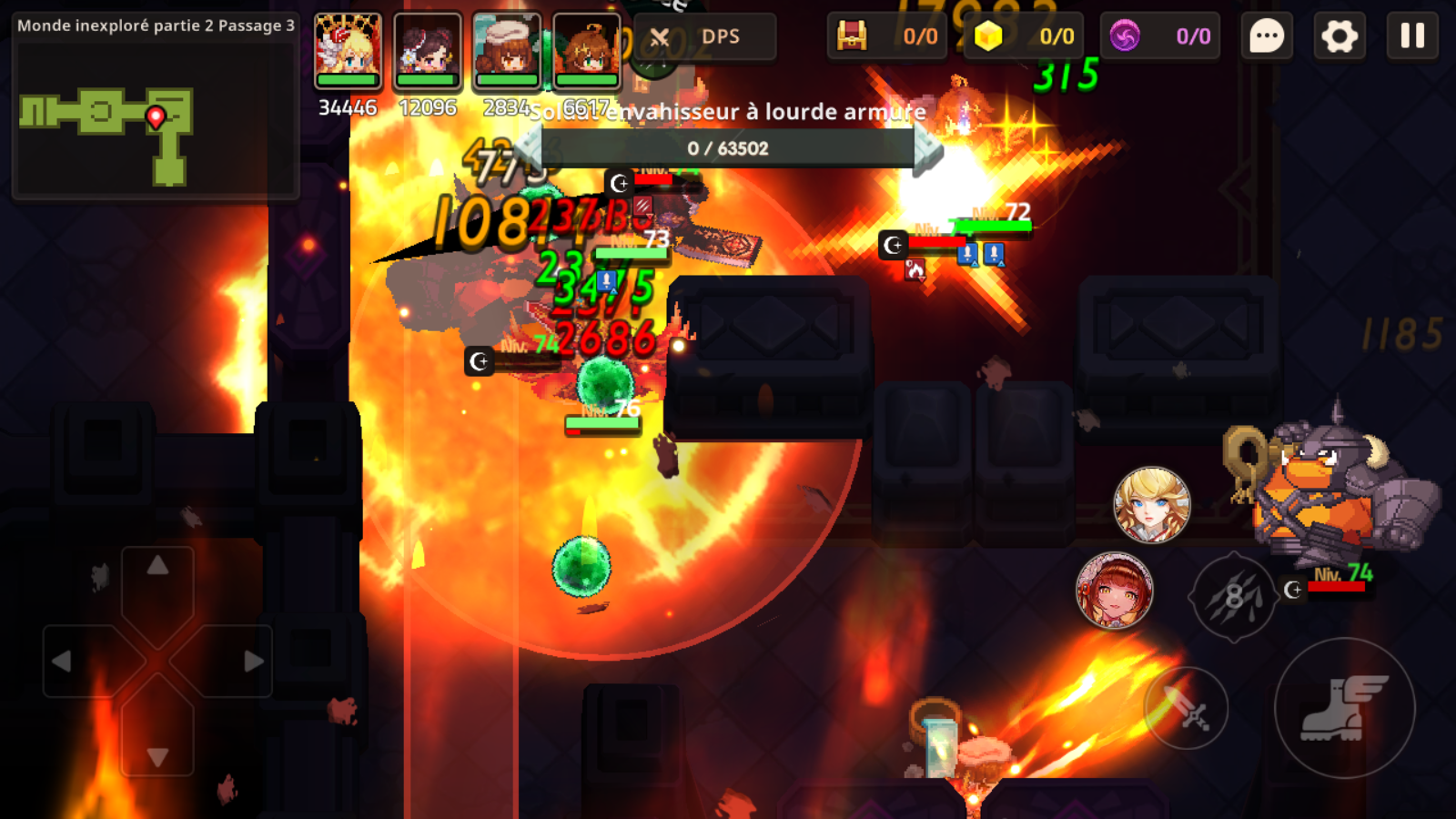Tap the d-pad right arrow
The image size is (1456, 819).
point(253,662)
